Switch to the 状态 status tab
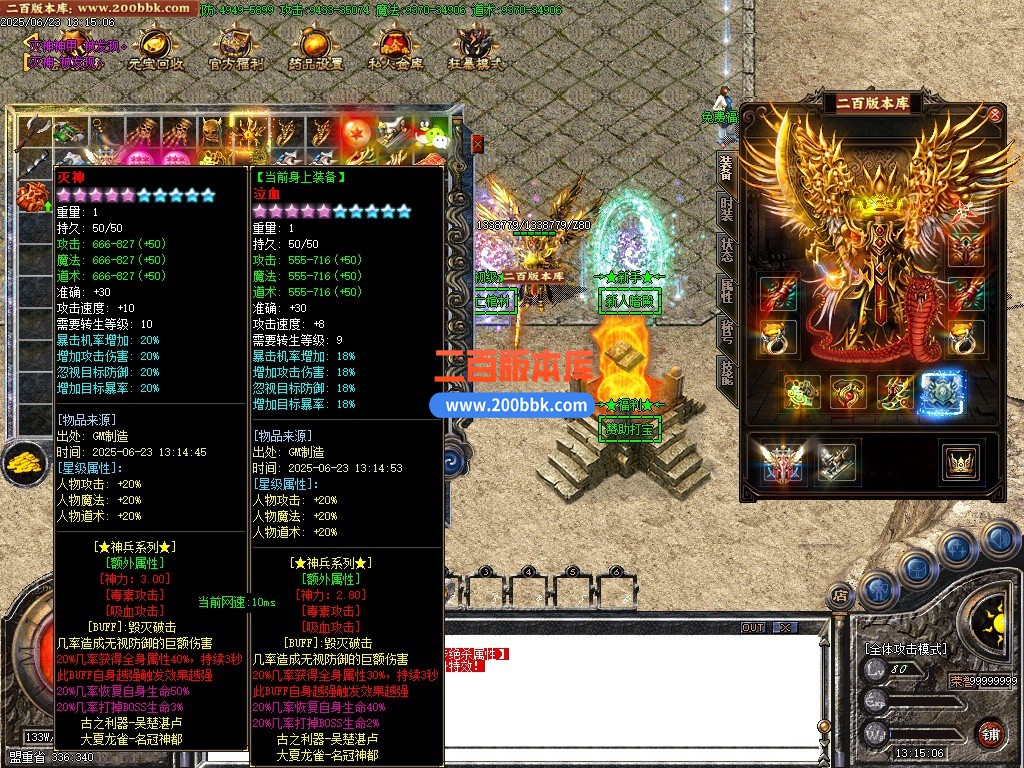Screen dimensions: 1024x768 [x=727, y=250]
